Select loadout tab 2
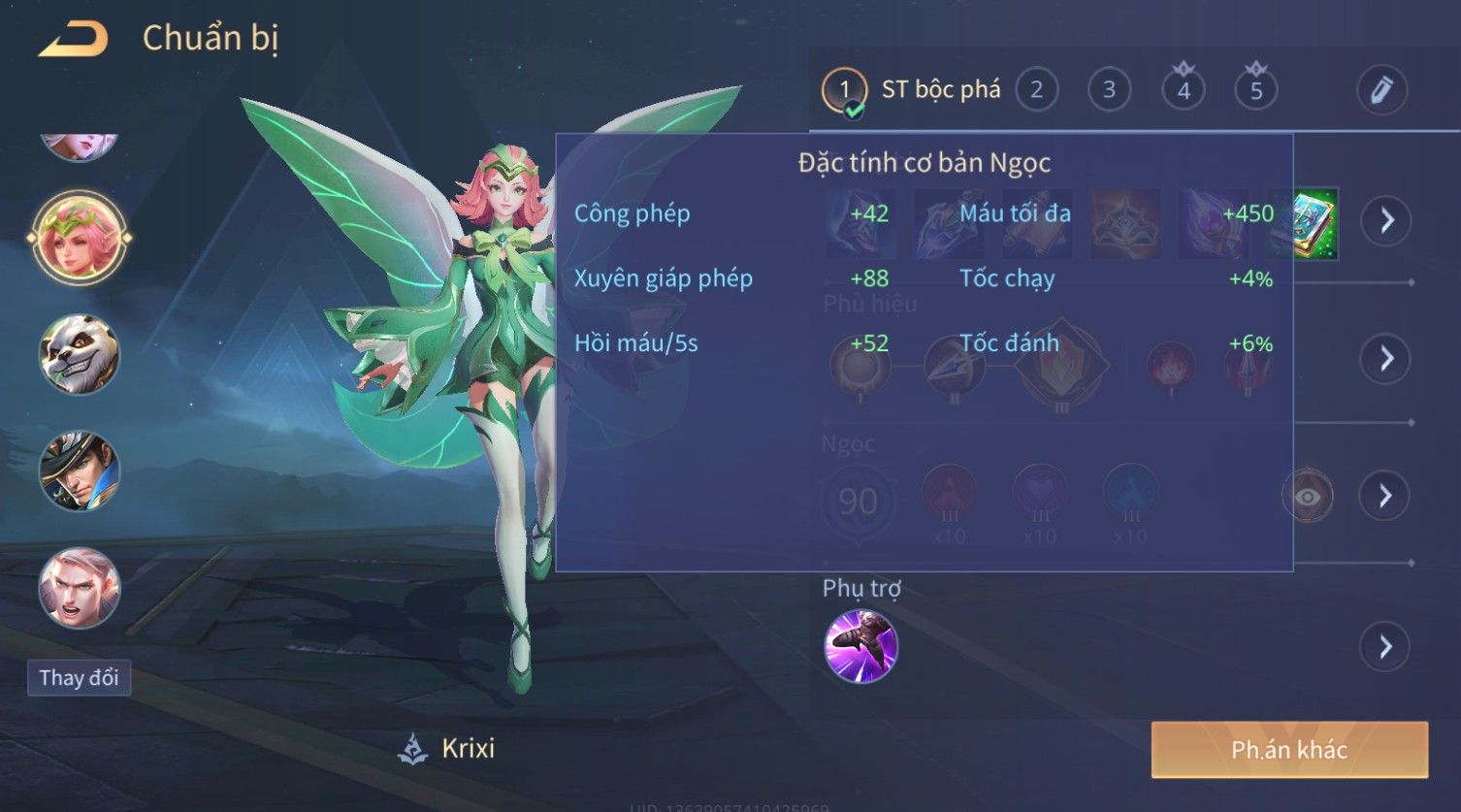The width and height of the screenshot is (1461, 812). (1036, 90)
